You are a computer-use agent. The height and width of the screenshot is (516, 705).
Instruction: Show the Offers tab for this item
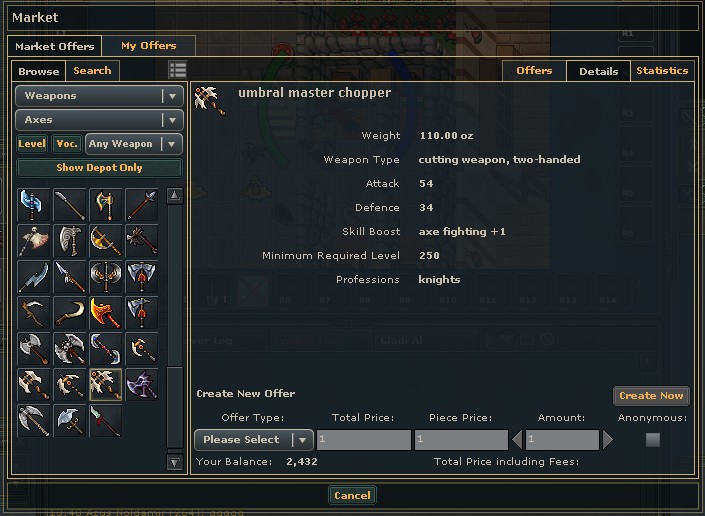[534, 71]
